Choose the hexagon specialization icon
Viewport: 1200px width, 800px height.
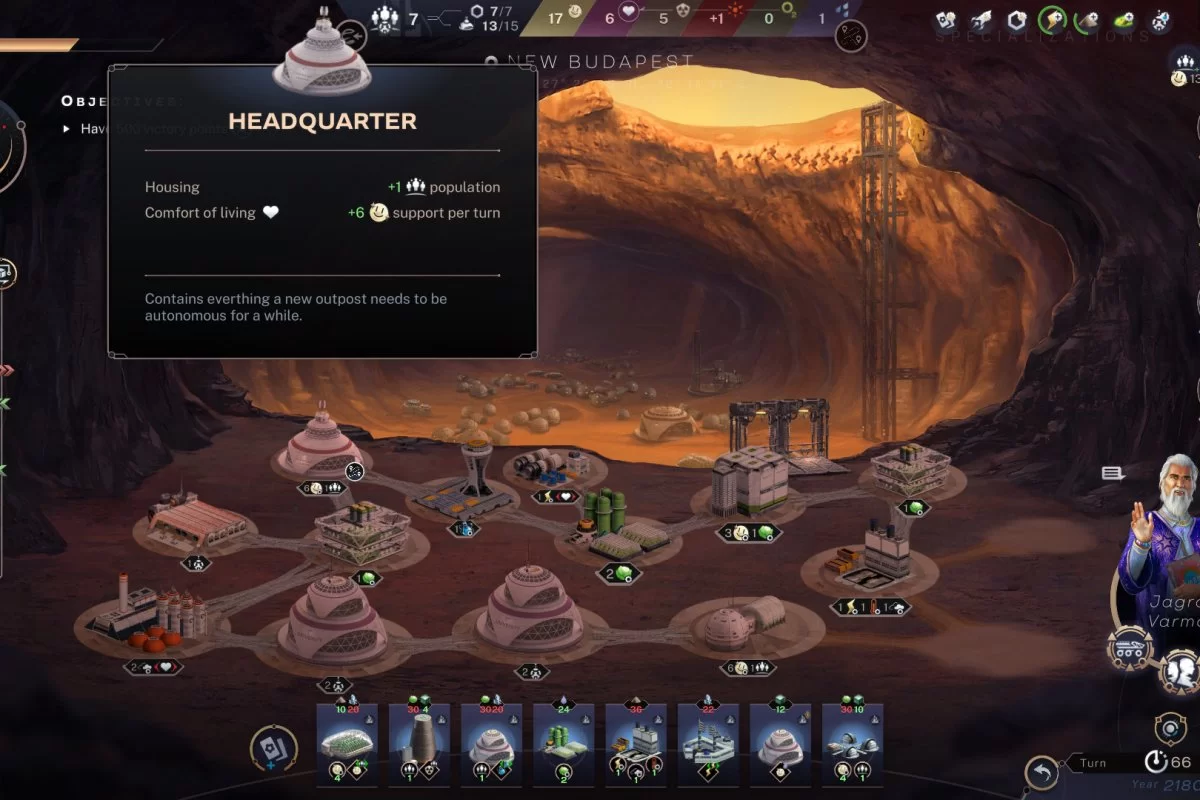pyautogui.click(x=1017, y=19)
